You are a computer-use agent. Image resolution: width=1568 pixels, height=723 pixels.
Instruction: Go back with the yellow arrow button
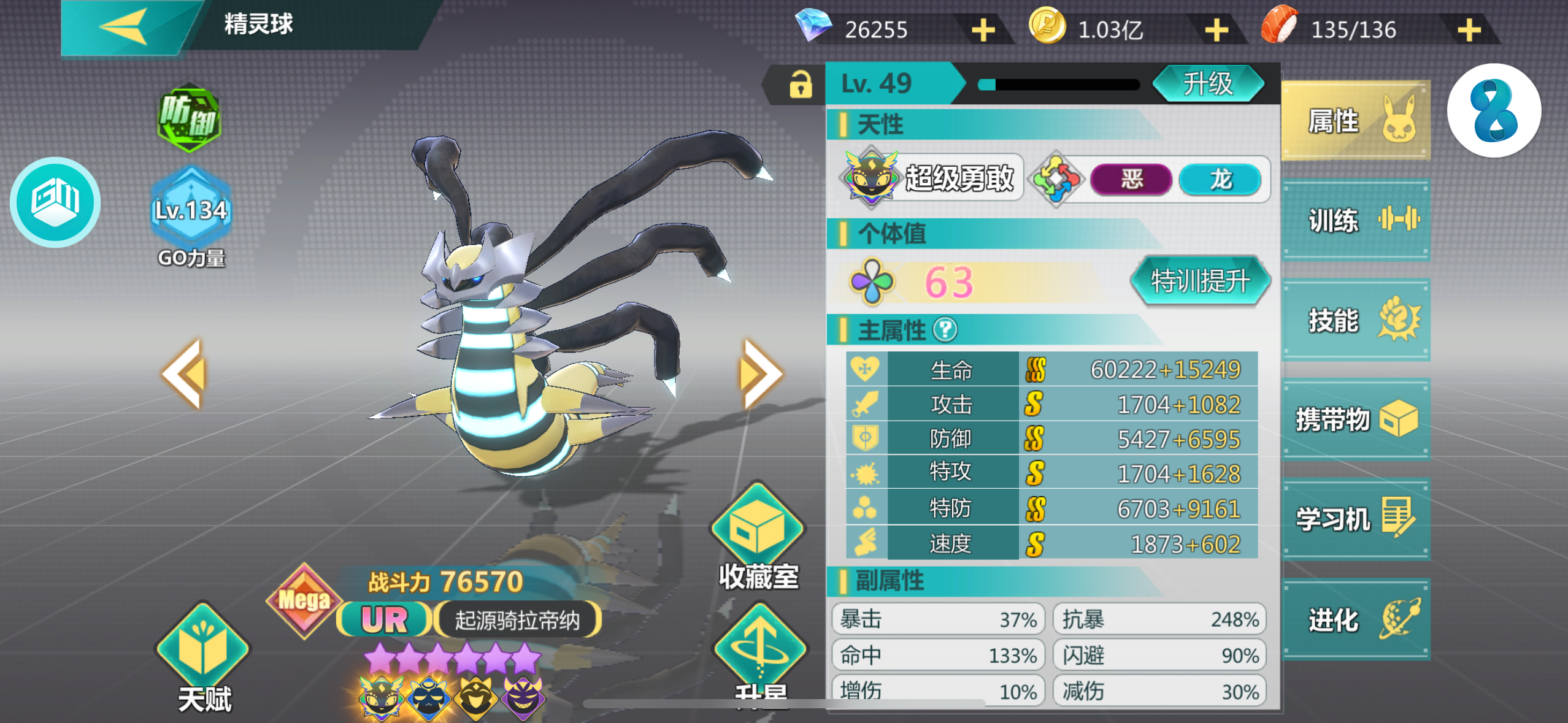click(124, 27)
